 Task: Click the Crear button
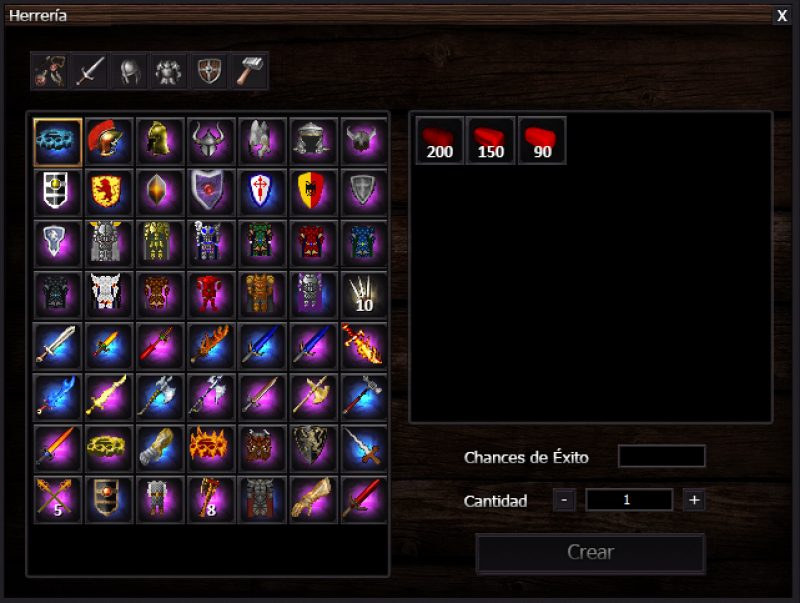coord(590,552)
